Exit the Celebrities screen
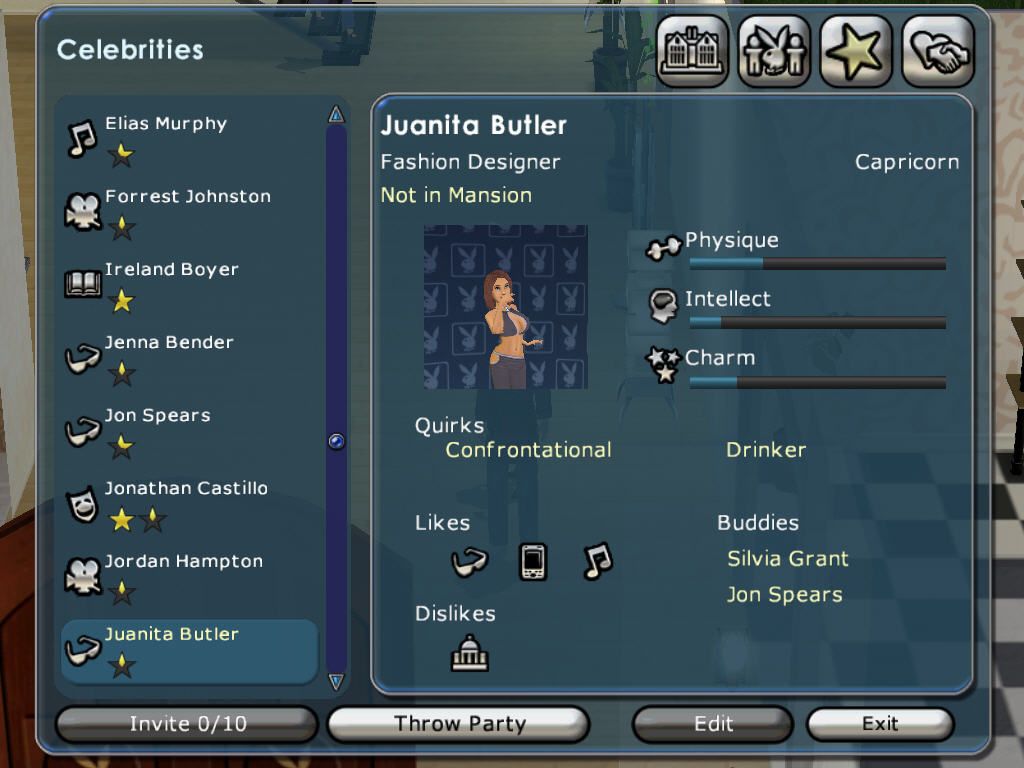1024x768 pixels. [880, 724]
